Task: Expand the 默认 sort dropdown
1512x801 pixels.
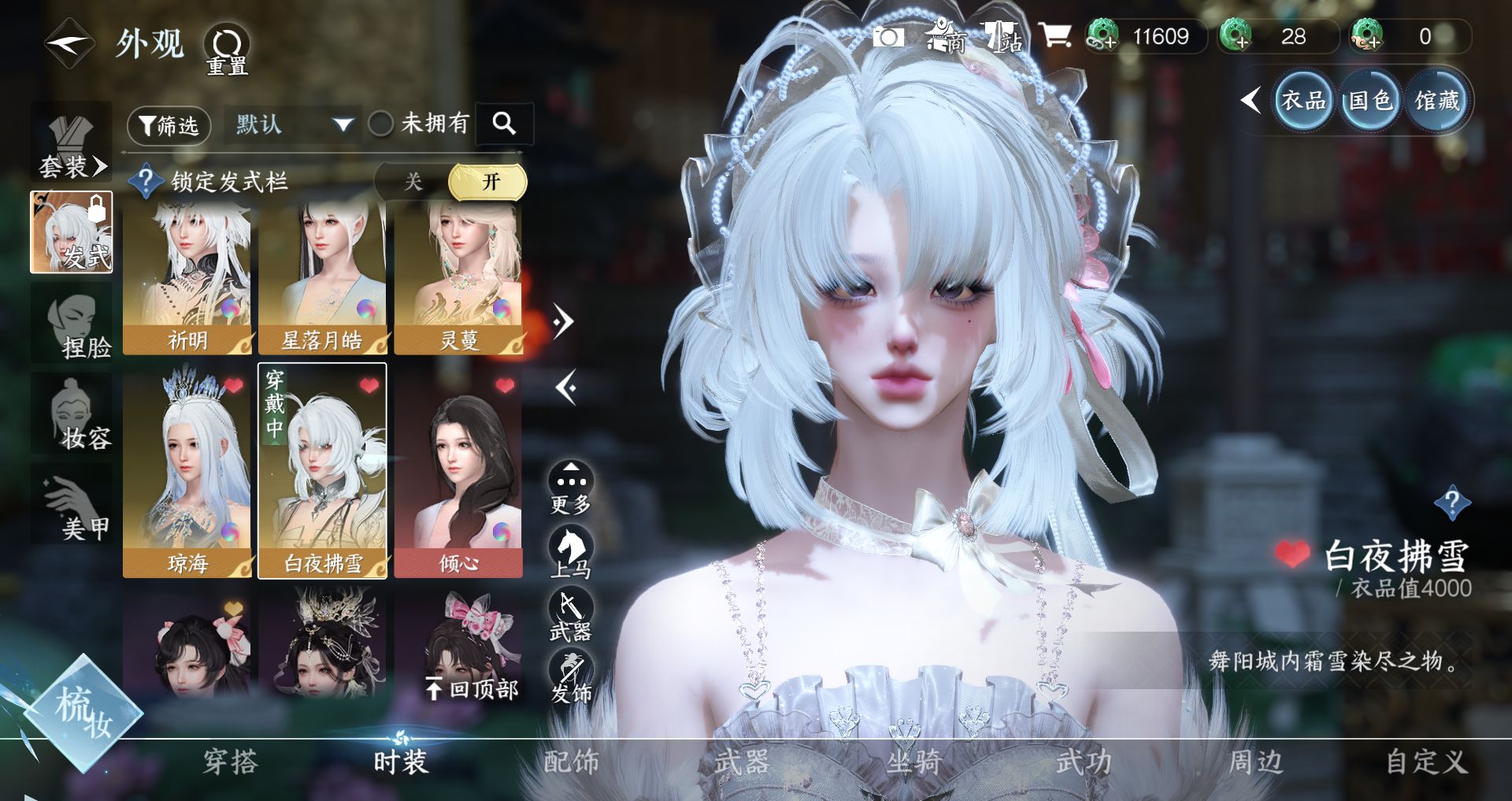Action: [x=293, y=124]
